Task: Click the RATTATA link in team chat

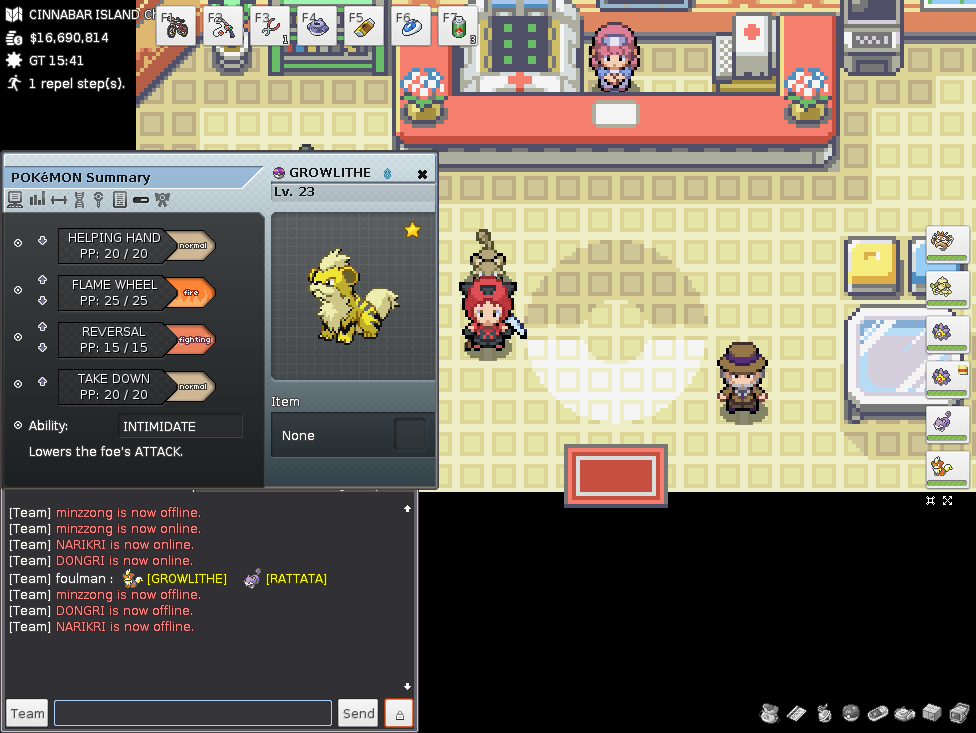Action: click(296, 579)
